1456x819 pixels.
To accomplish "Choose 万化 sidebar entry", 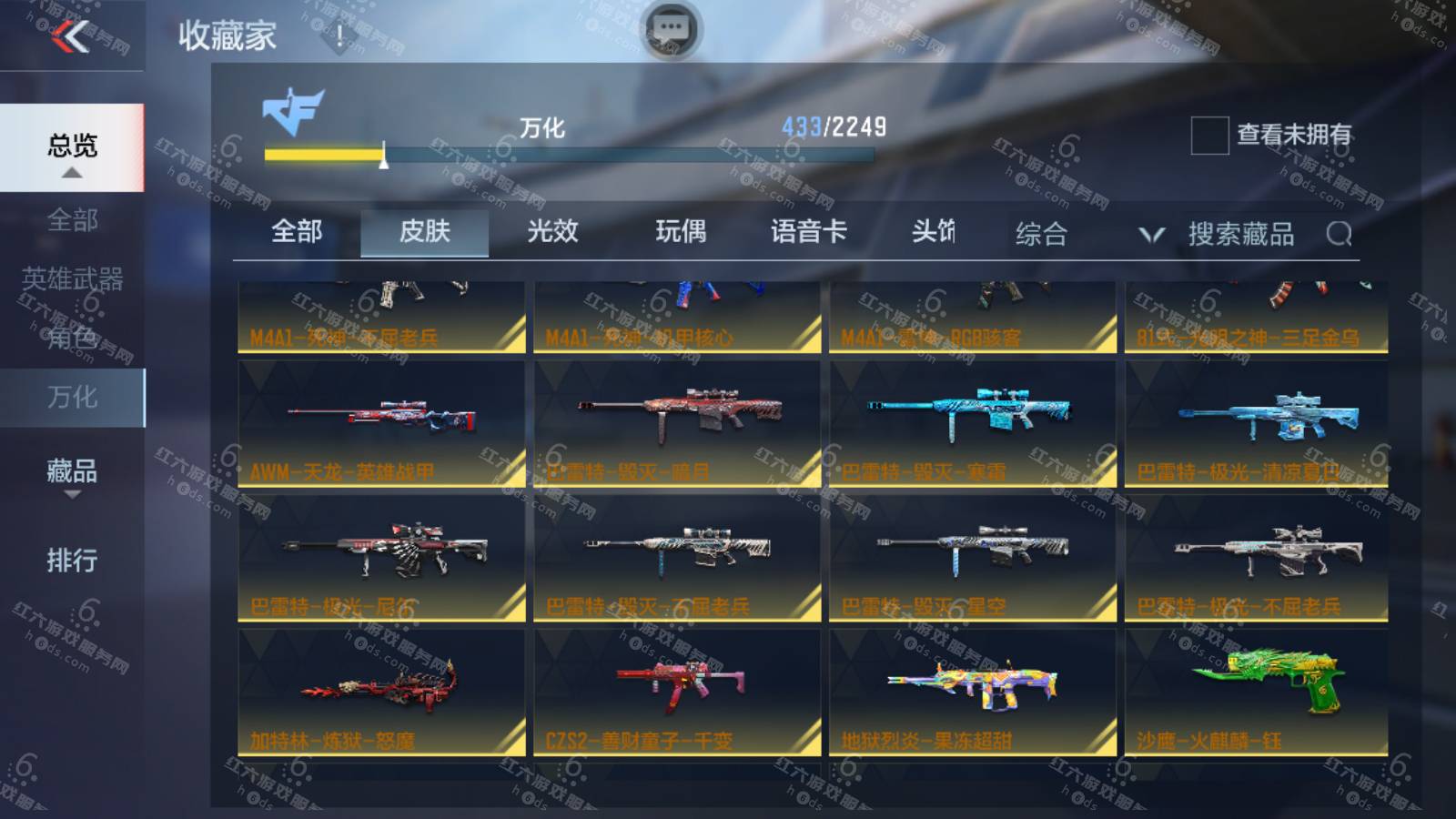I will (x=72, y=397).
